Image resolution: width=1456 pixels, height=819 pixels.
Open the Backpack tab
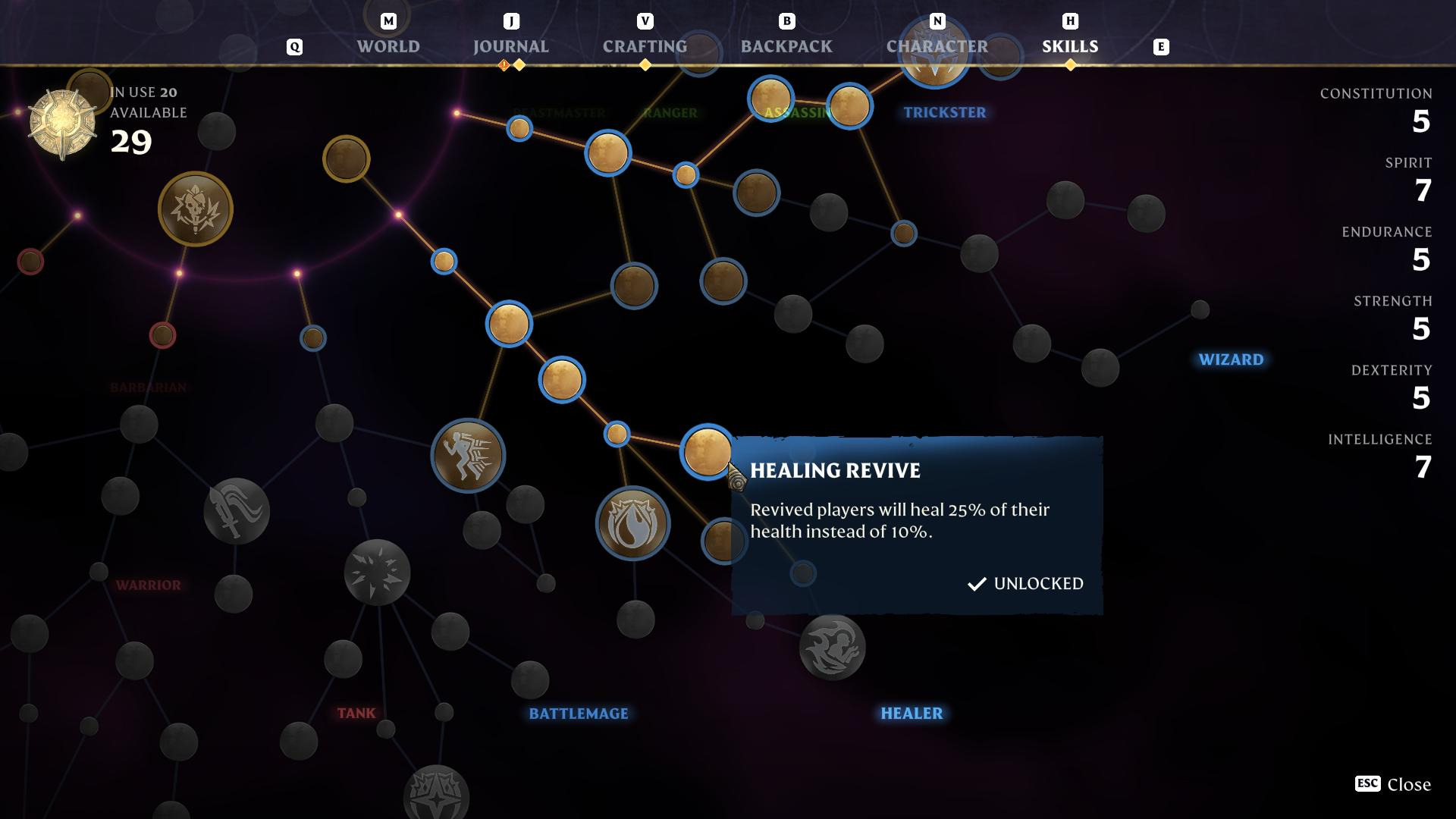(786, 46)
